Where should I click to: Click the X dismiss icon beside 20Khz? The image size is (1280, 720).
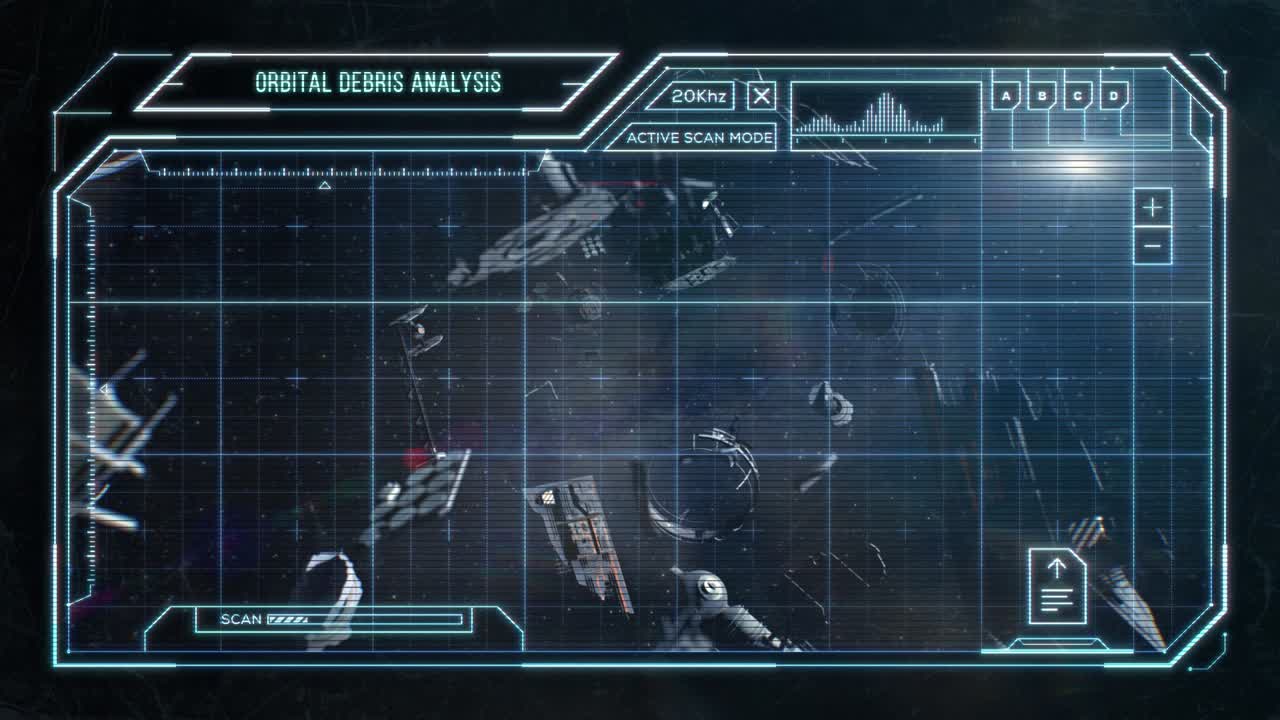point(761,96)
